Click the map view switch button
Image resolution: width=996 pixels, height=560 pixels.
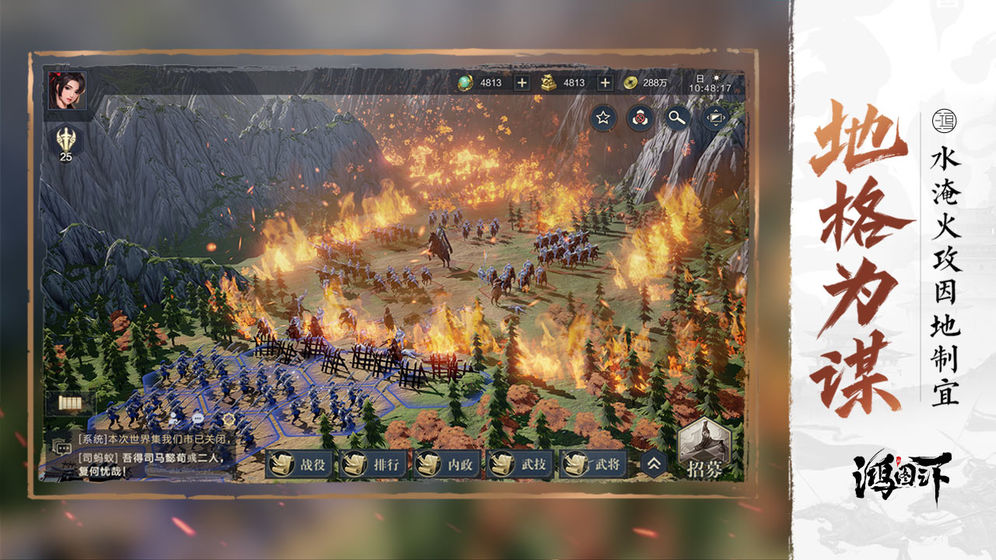click(715, 118)
